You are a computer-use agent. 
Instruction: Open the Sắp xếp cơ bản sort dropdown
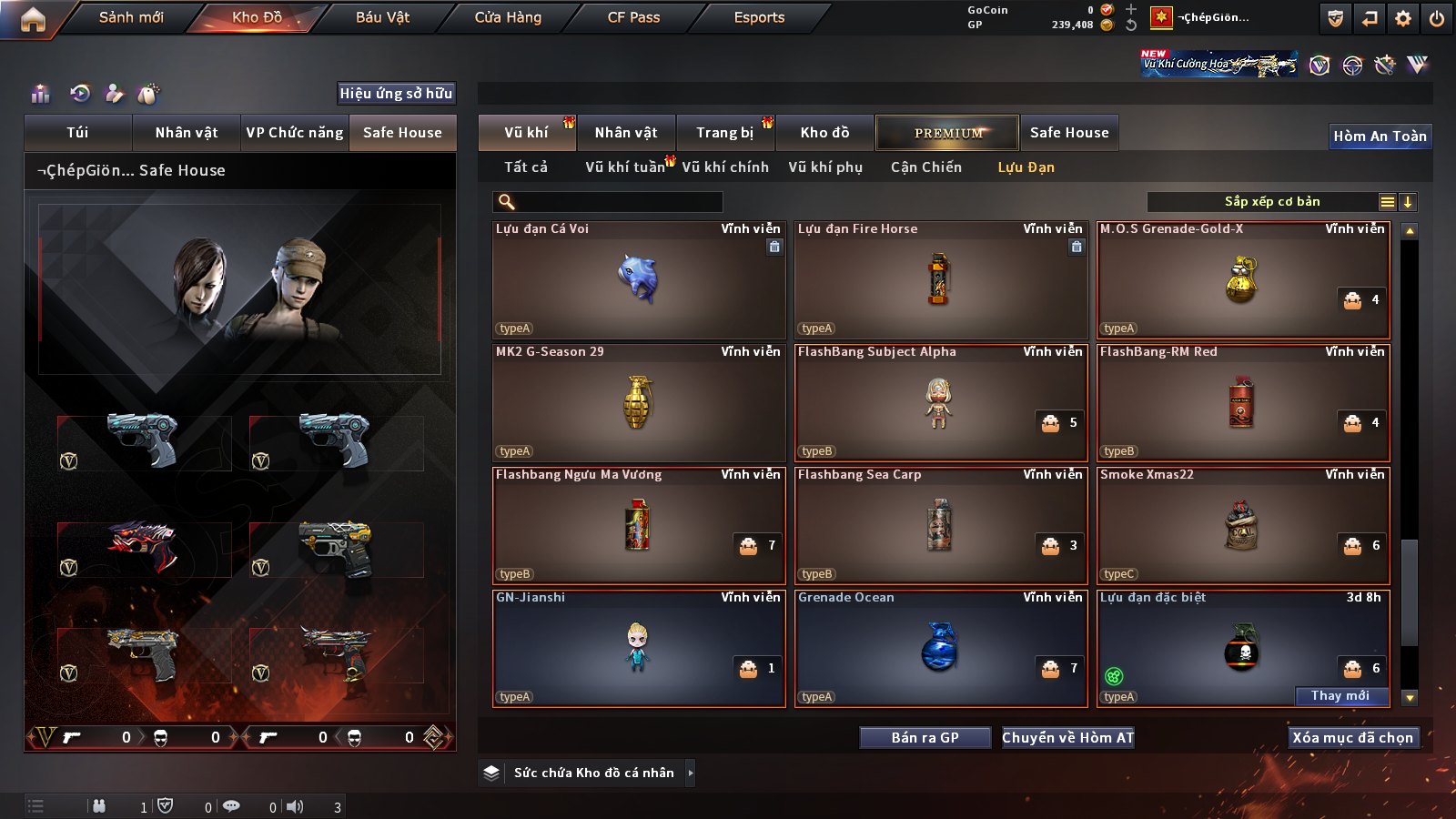(x=1271, y=202)
